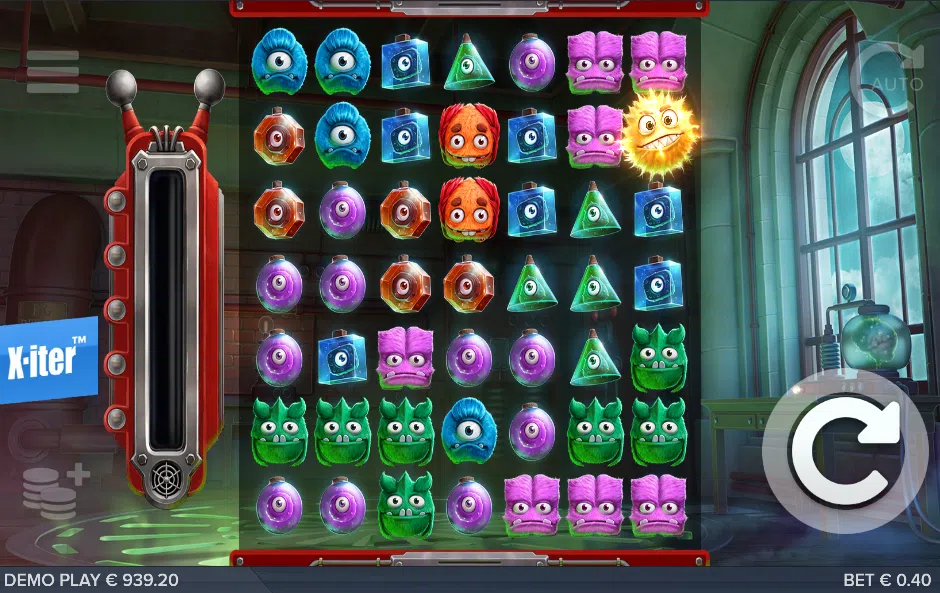The height and width of the screenshot is (593, 940).
Task: Open bet settings via coin stack icon
Action: click(x=54, y=491)
